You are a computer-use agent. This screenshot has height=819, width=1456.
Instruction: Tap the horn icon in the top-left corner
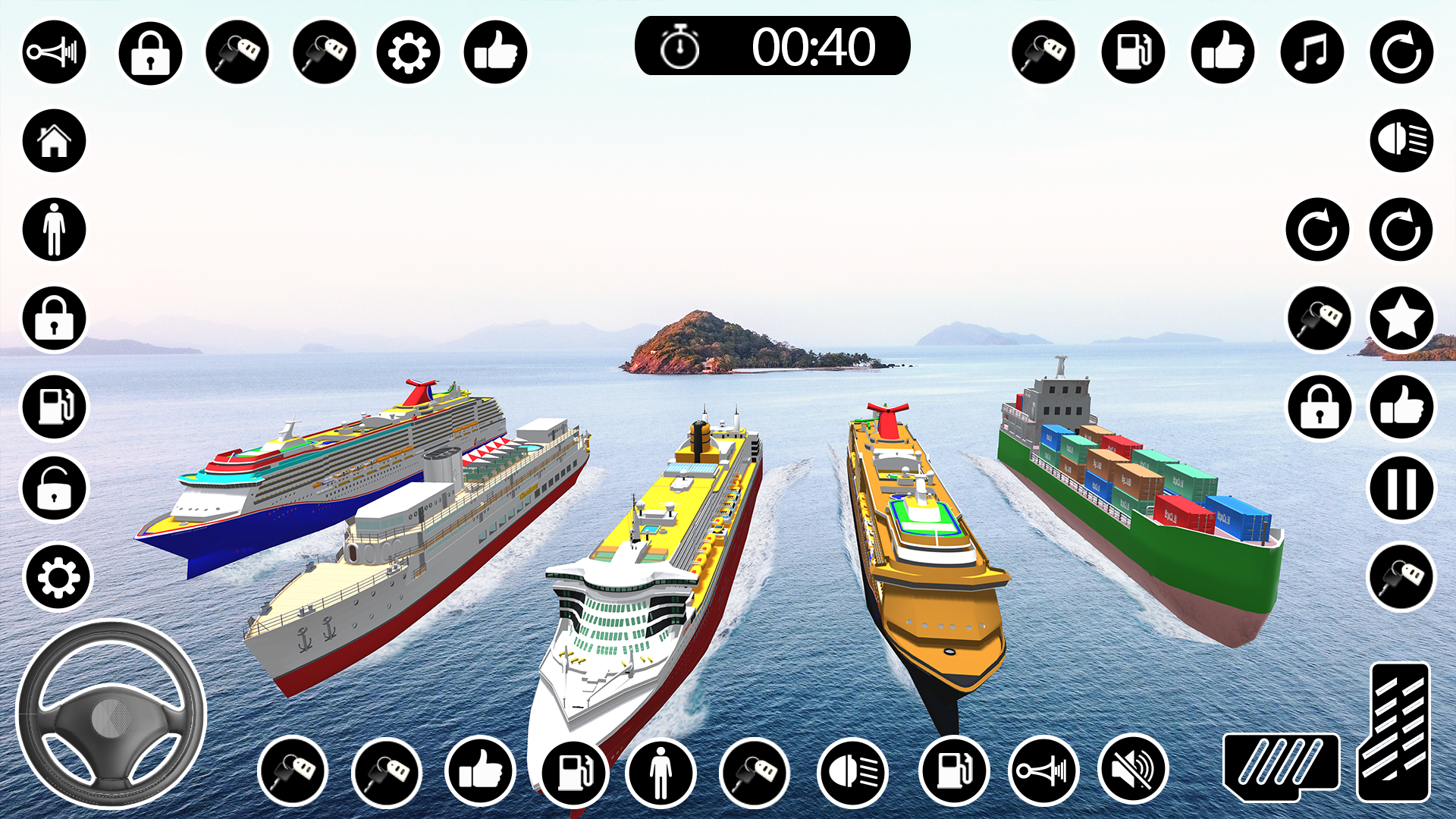(x=53, y=51)
